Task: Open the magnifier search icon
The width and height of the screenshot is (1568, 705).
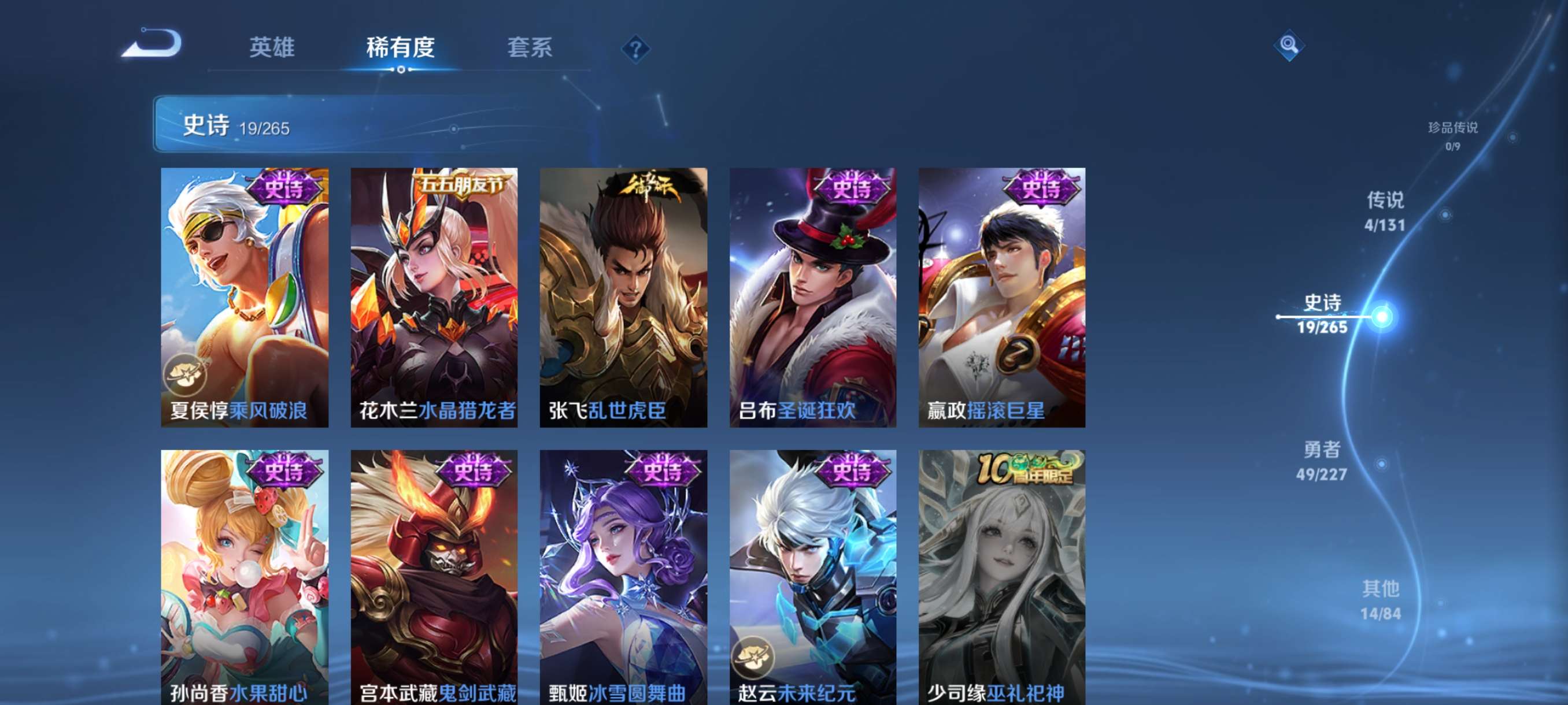Action: 1288,45
